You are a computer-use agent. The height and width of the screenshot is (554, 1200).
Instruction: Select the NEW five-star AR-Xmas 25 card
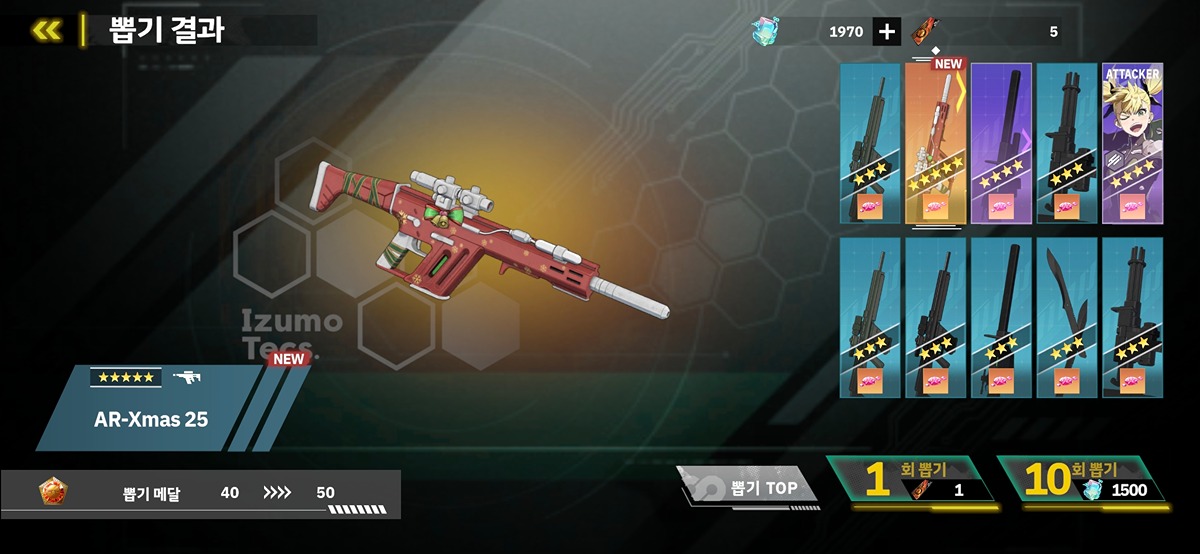click(935, 143)
